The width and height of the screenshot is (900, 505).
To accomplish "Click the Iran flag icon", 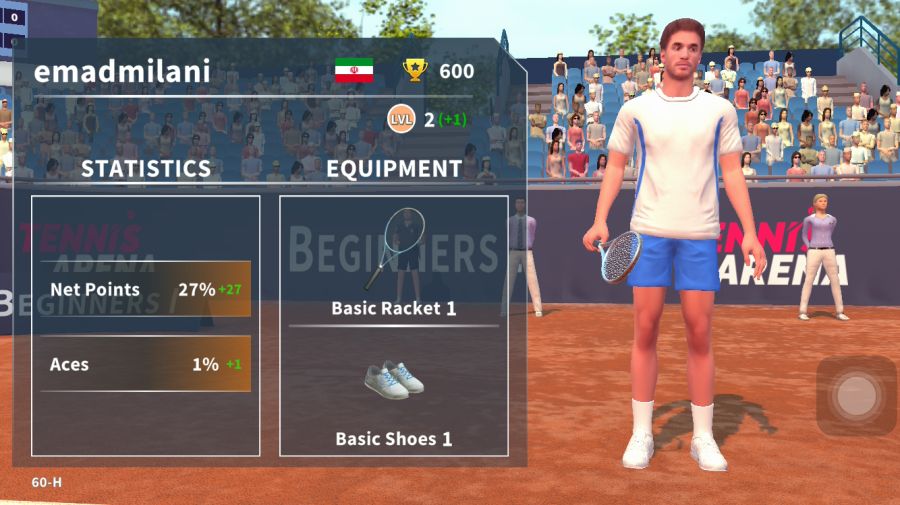I will pos(354,71).
